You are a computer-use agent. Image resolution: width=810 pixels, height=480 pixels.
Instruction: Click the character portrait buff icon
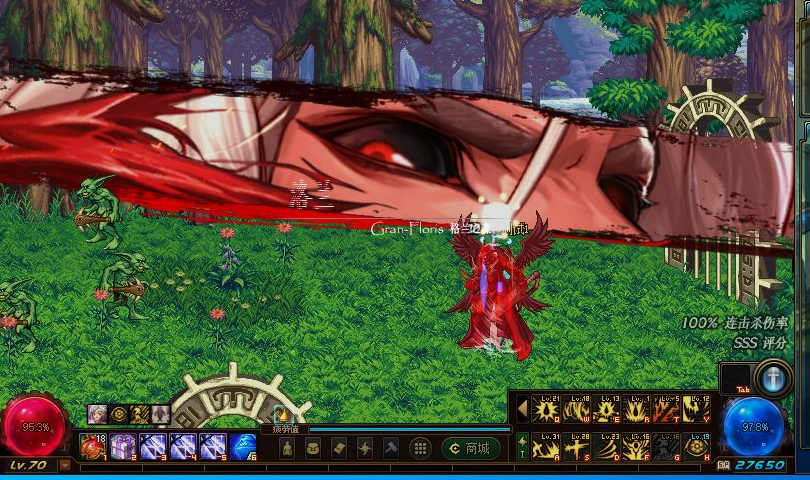tap(97, 413)
